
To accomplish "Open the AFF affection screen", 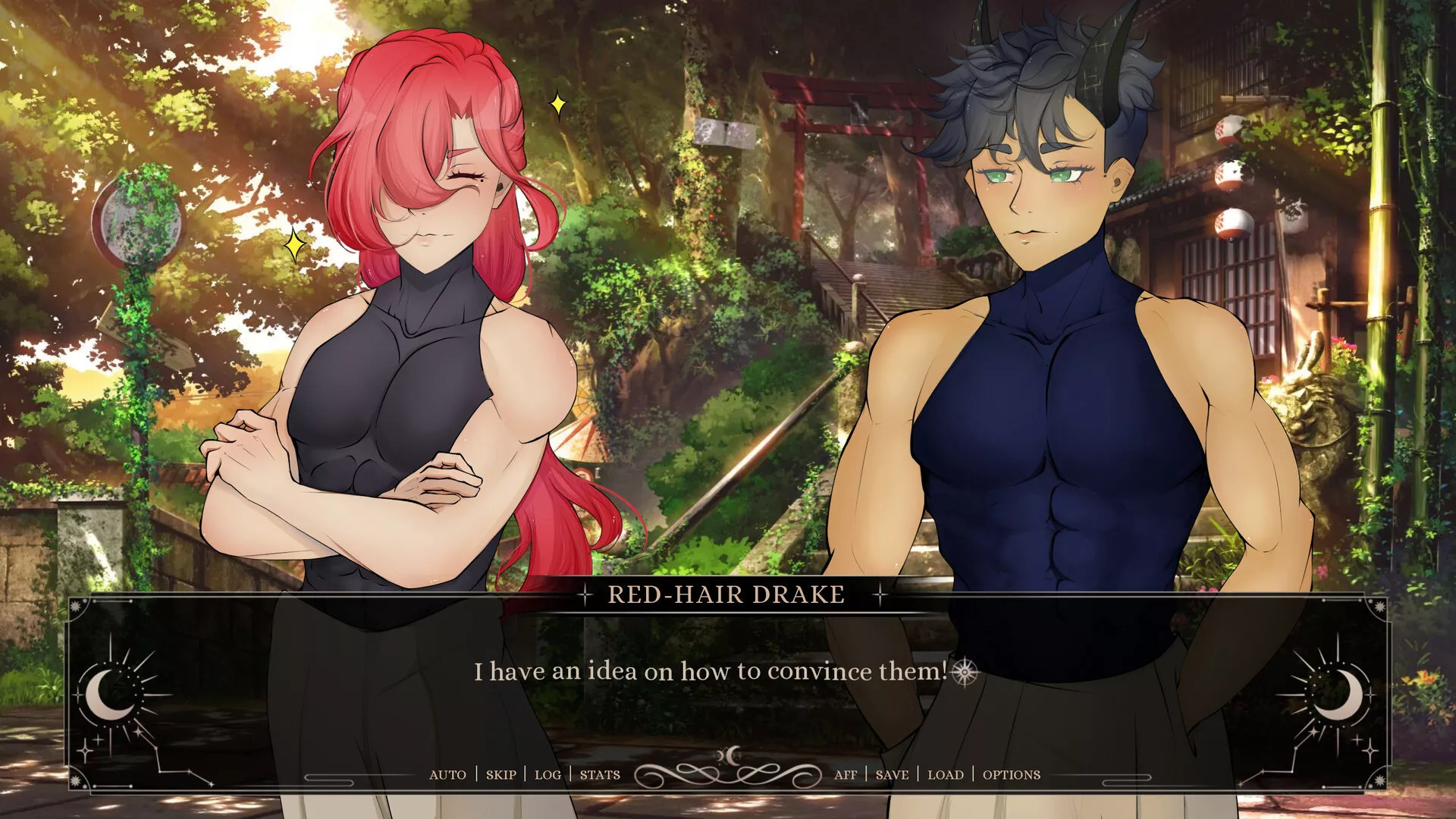I will tap(845, 774).
